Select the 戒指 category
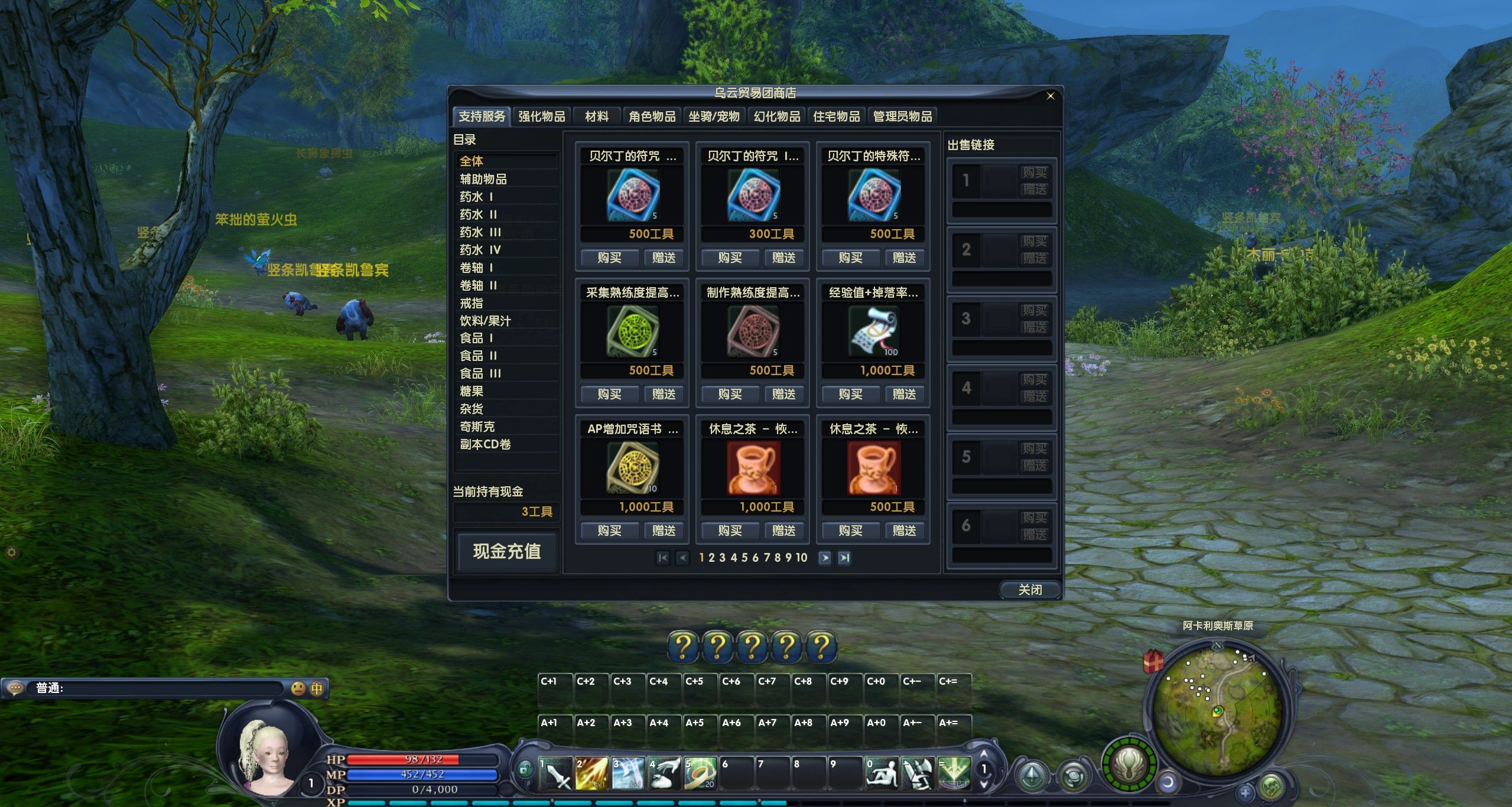 472,303
